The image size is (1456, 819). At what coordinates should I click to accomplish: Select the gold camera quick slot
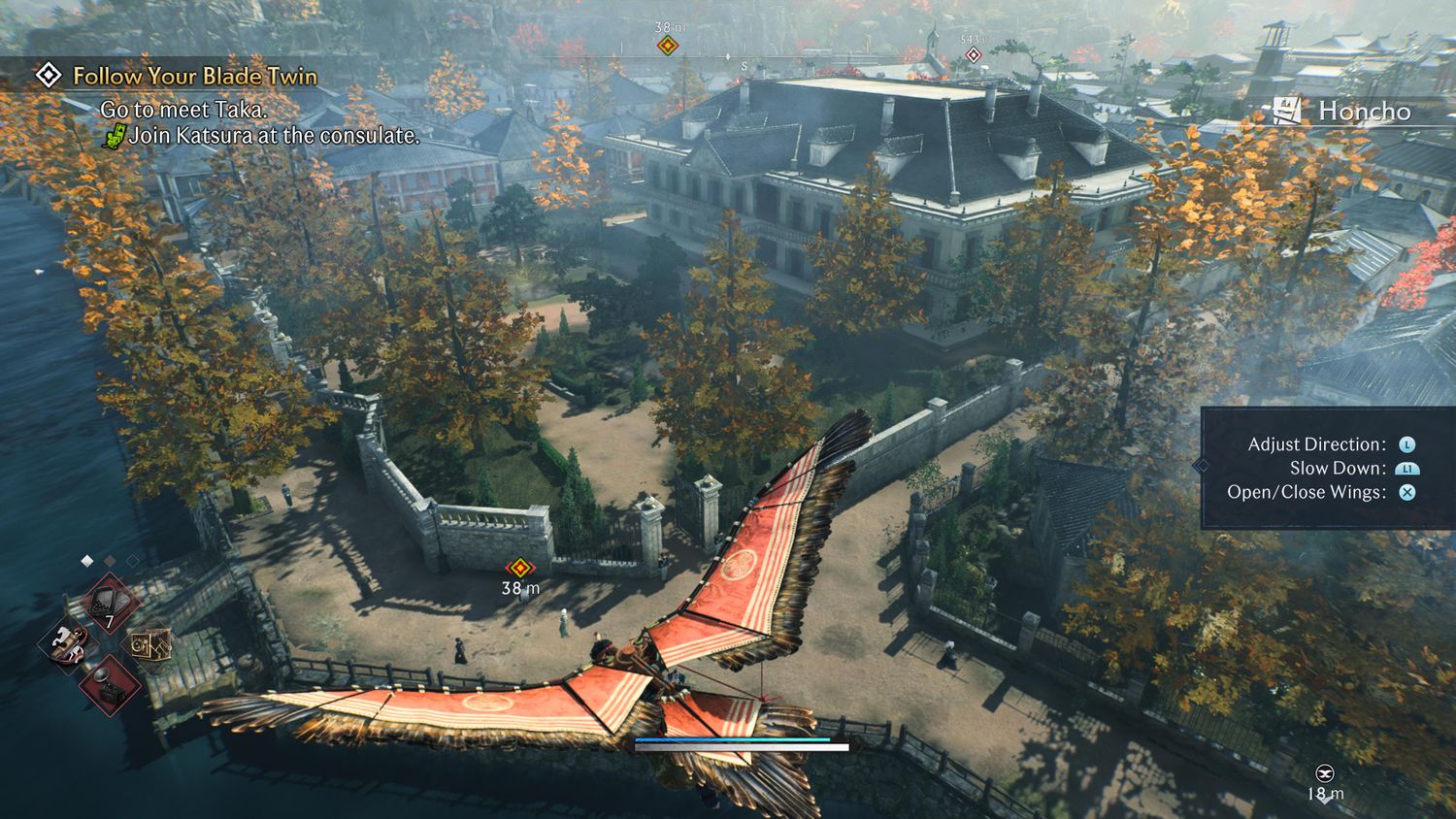[150, 642]
